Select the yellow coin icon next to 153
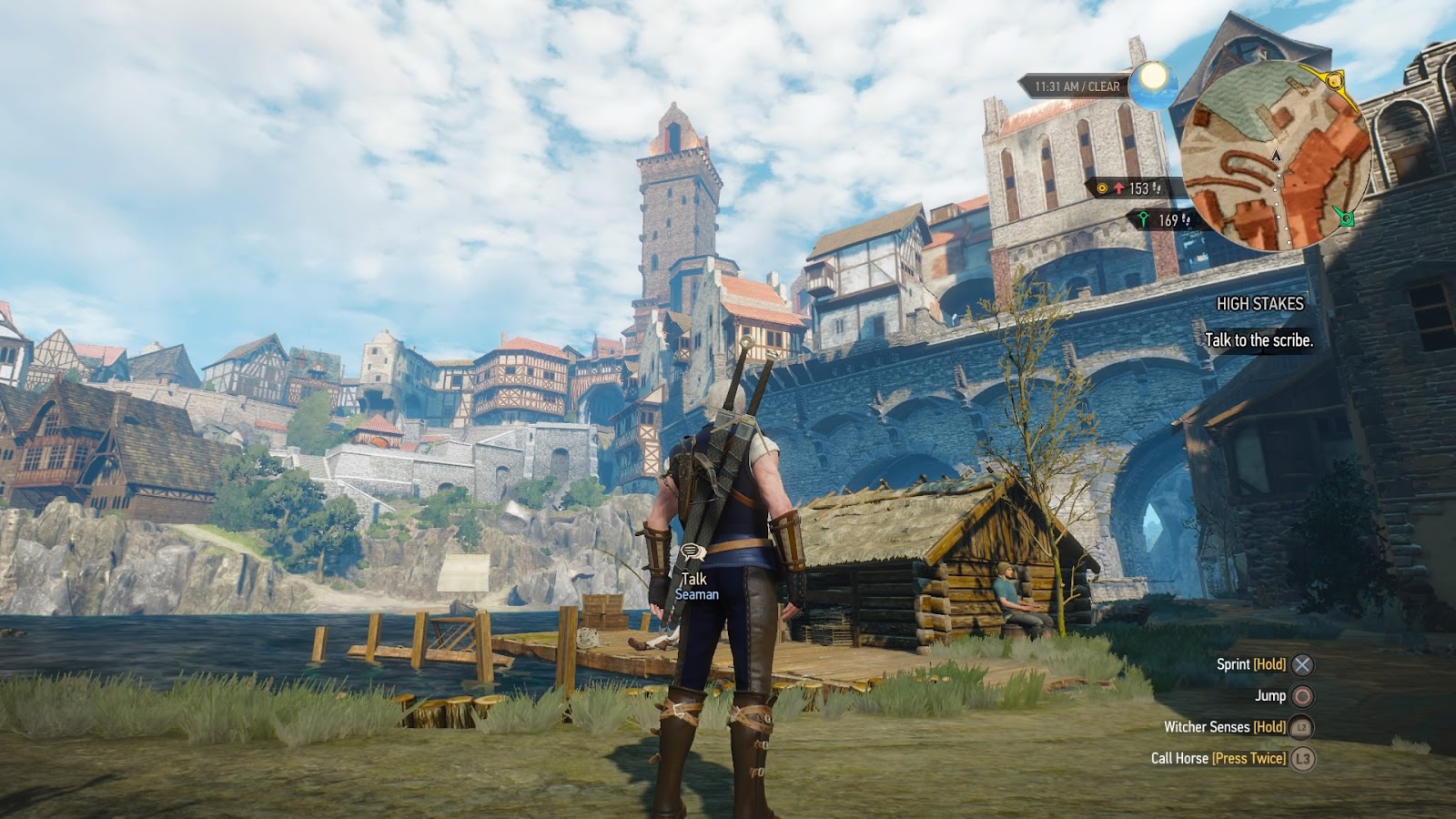The height and width of the screenshot is (819, 1456). (1102, 187)
